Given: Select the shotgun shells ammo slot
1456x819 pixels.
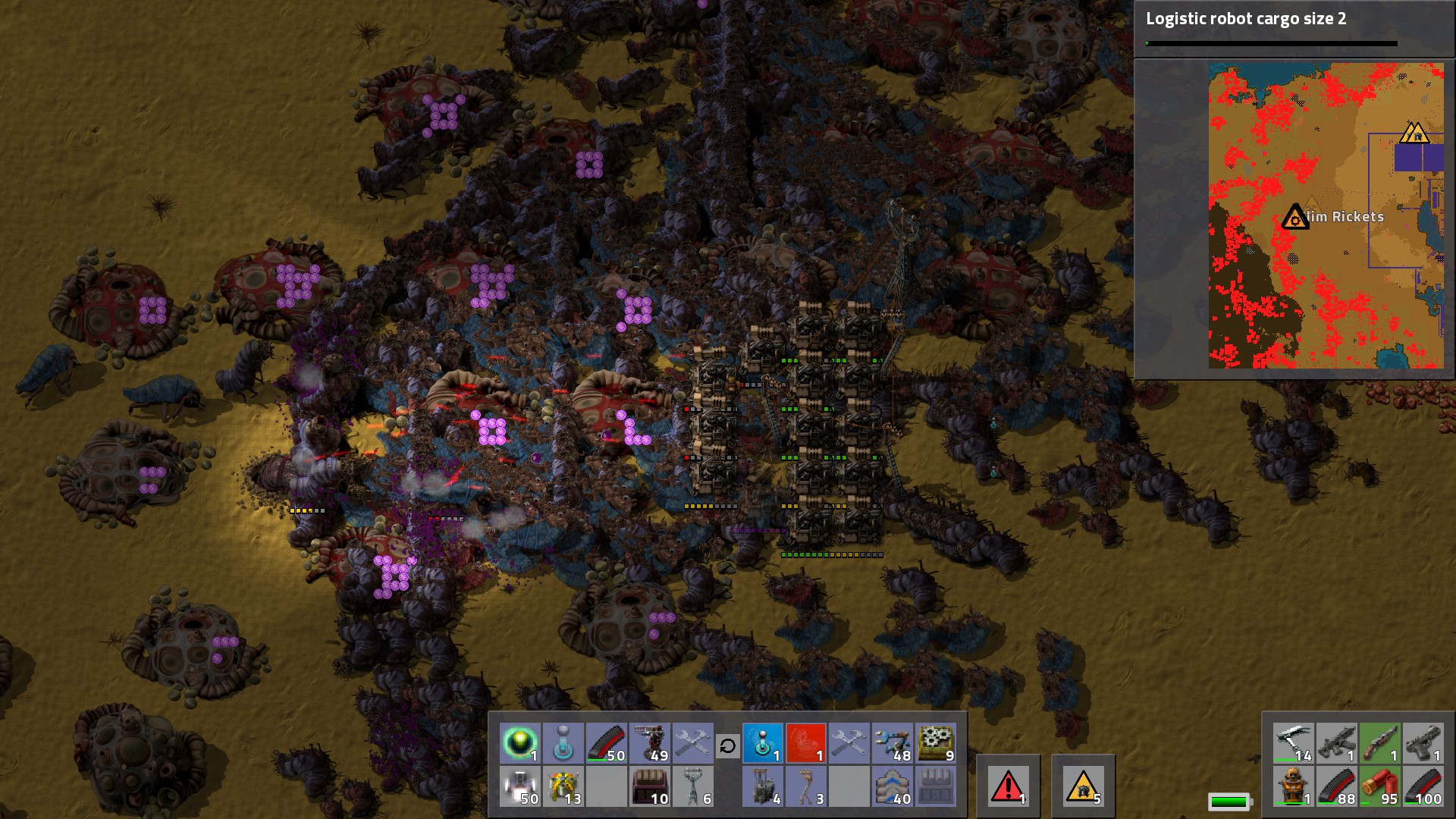Looking at the screenshot, I should click(1380, 786).
